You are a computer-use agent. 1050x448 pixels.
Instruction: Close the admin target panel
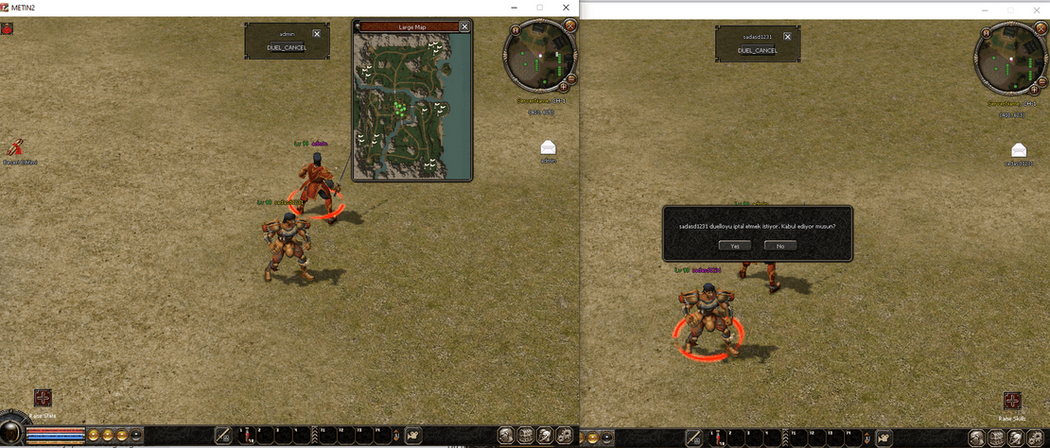pyautogui.click(x=316, y=33)
